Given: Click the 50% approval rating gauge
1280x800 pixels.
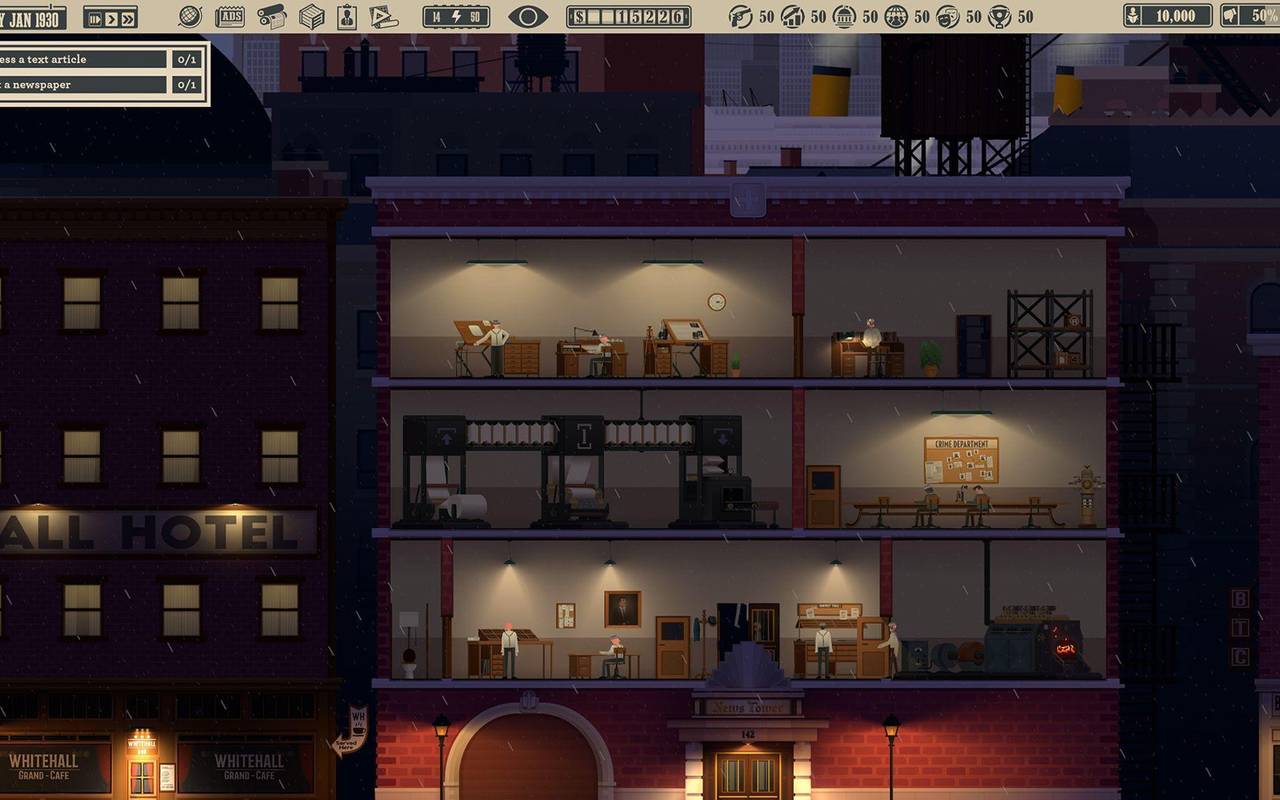Looking at the screenshot, I should coord(1250,15).
